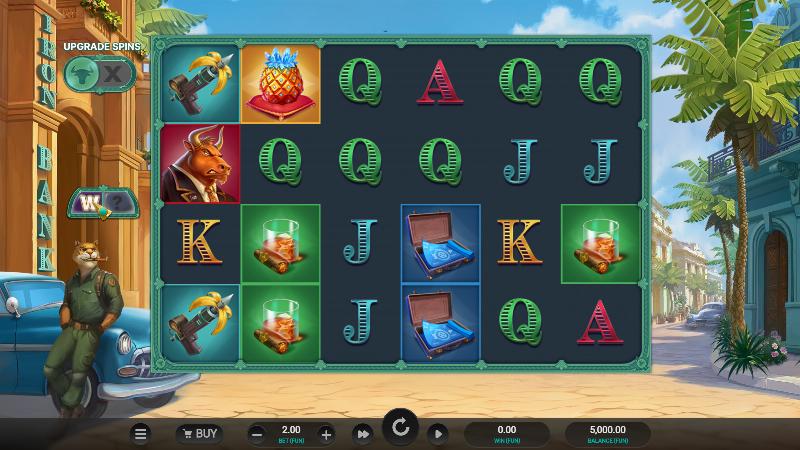The height and width of the screenshot is (450, 800).
Task: Click the W wild mystery feature badge
Action: click(x=99, y=204)
